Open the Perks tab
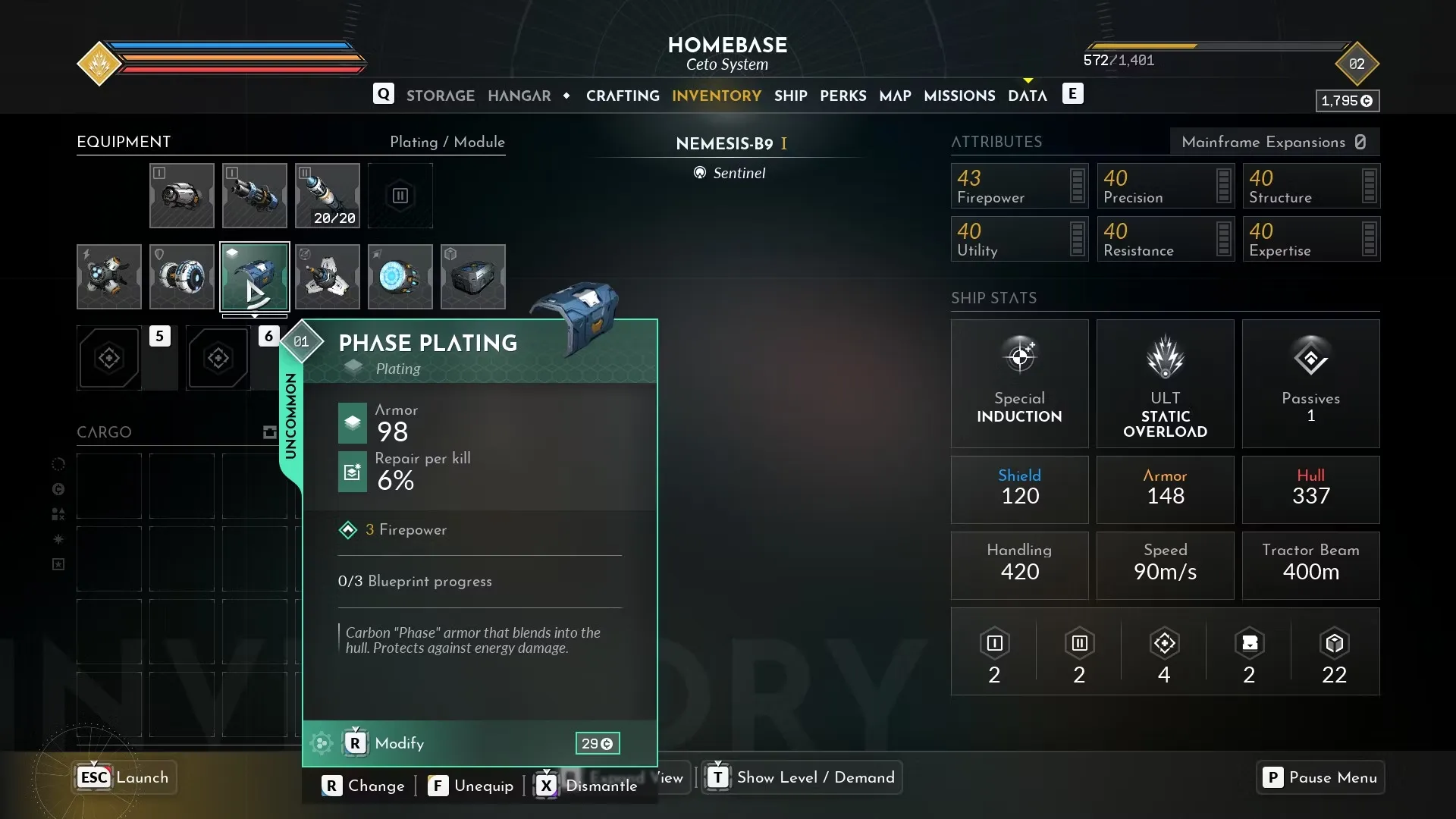This screenshot has width=1456, height=819. (x=843, y=96)
